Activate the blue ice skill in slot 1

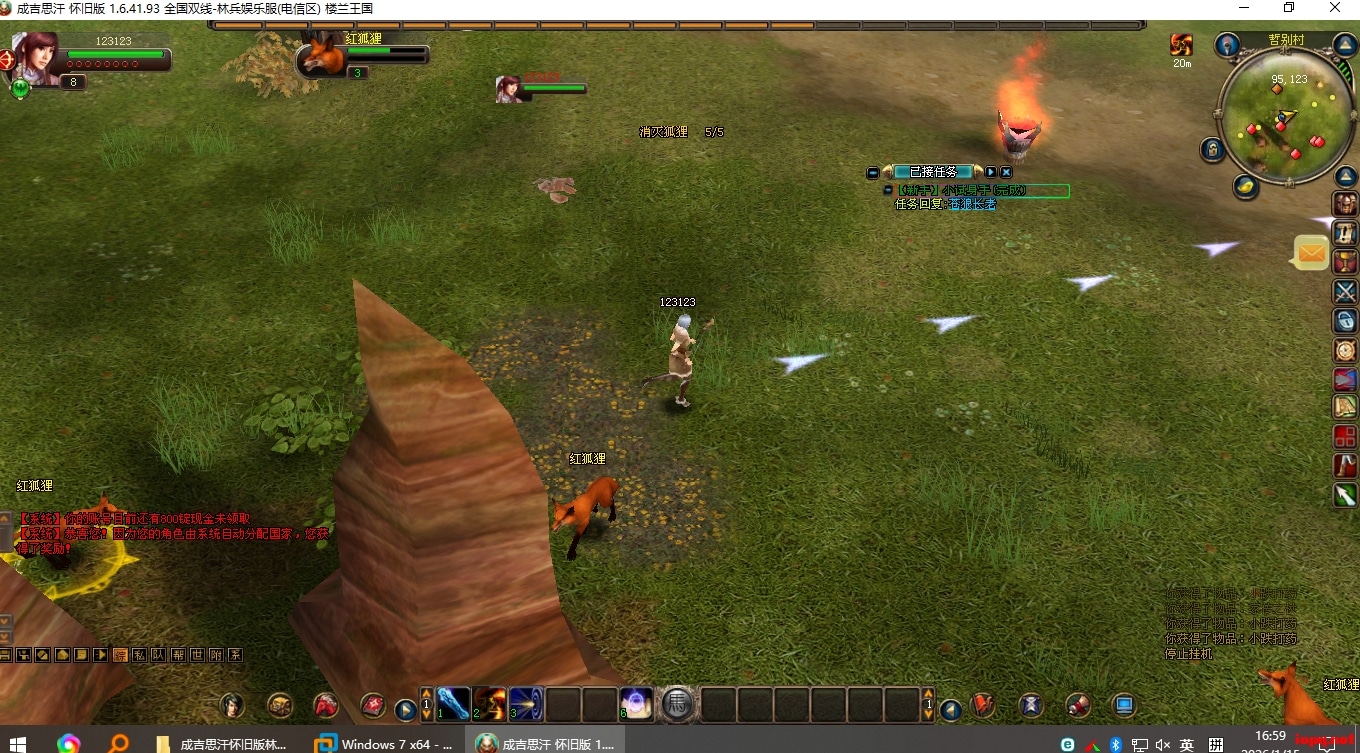(x=454, y=704)
